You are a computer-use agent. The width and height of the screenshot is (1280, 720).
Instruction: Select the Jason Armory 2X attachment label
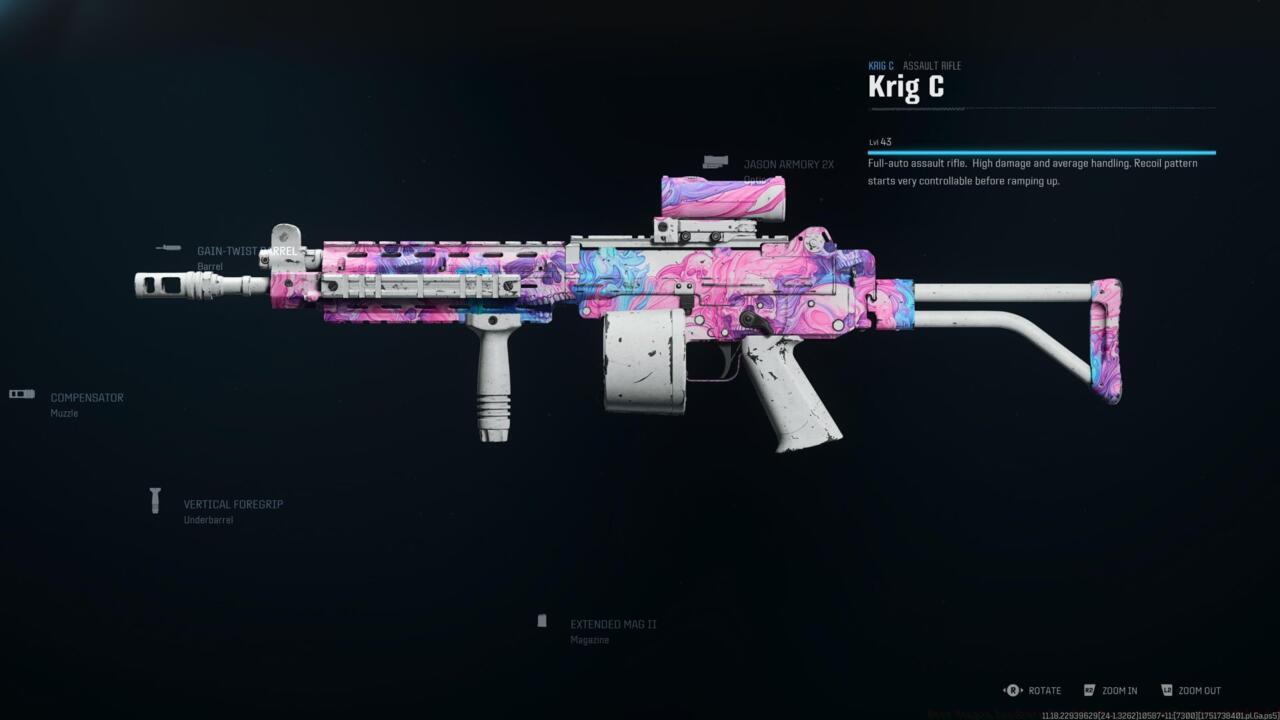tap(788, 163)
